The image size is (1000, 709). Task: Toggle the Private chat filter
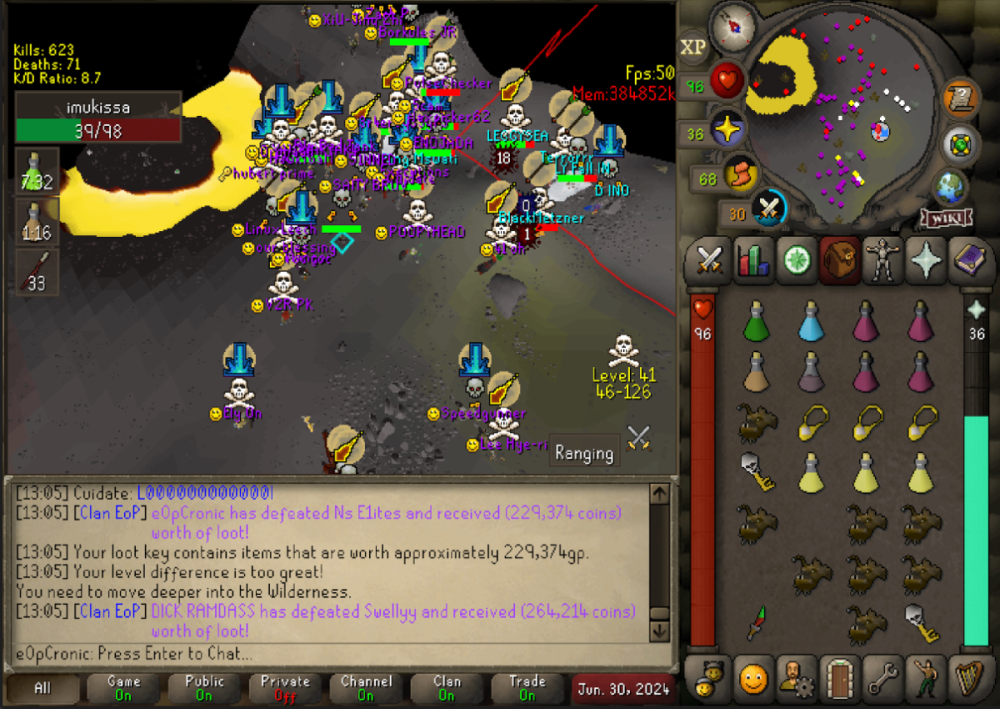point(285,688)
